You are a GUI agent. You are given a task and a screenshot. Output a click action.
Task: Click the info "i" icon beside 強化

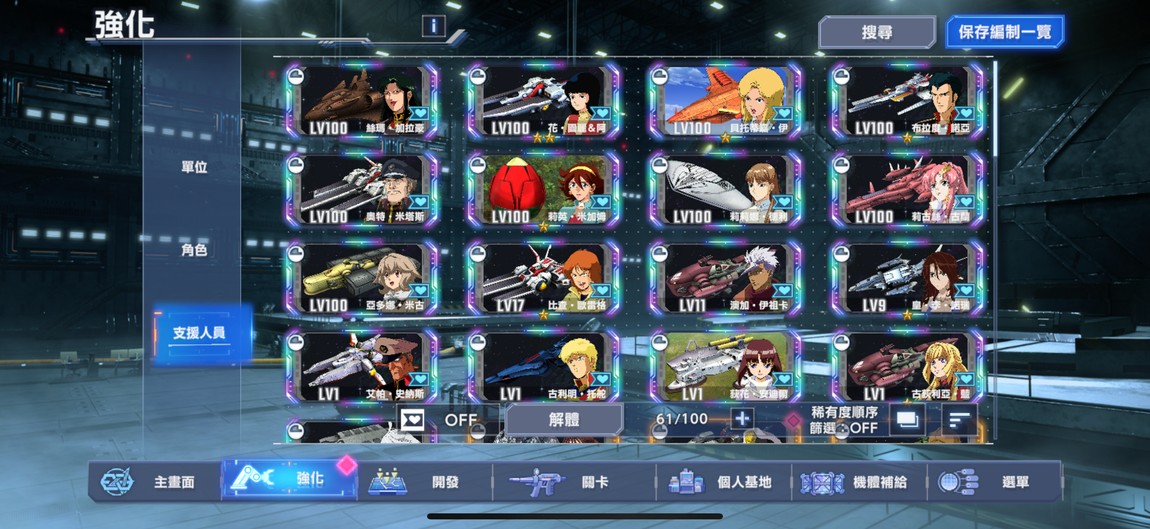pyautogui.click(x=433, y=26)
